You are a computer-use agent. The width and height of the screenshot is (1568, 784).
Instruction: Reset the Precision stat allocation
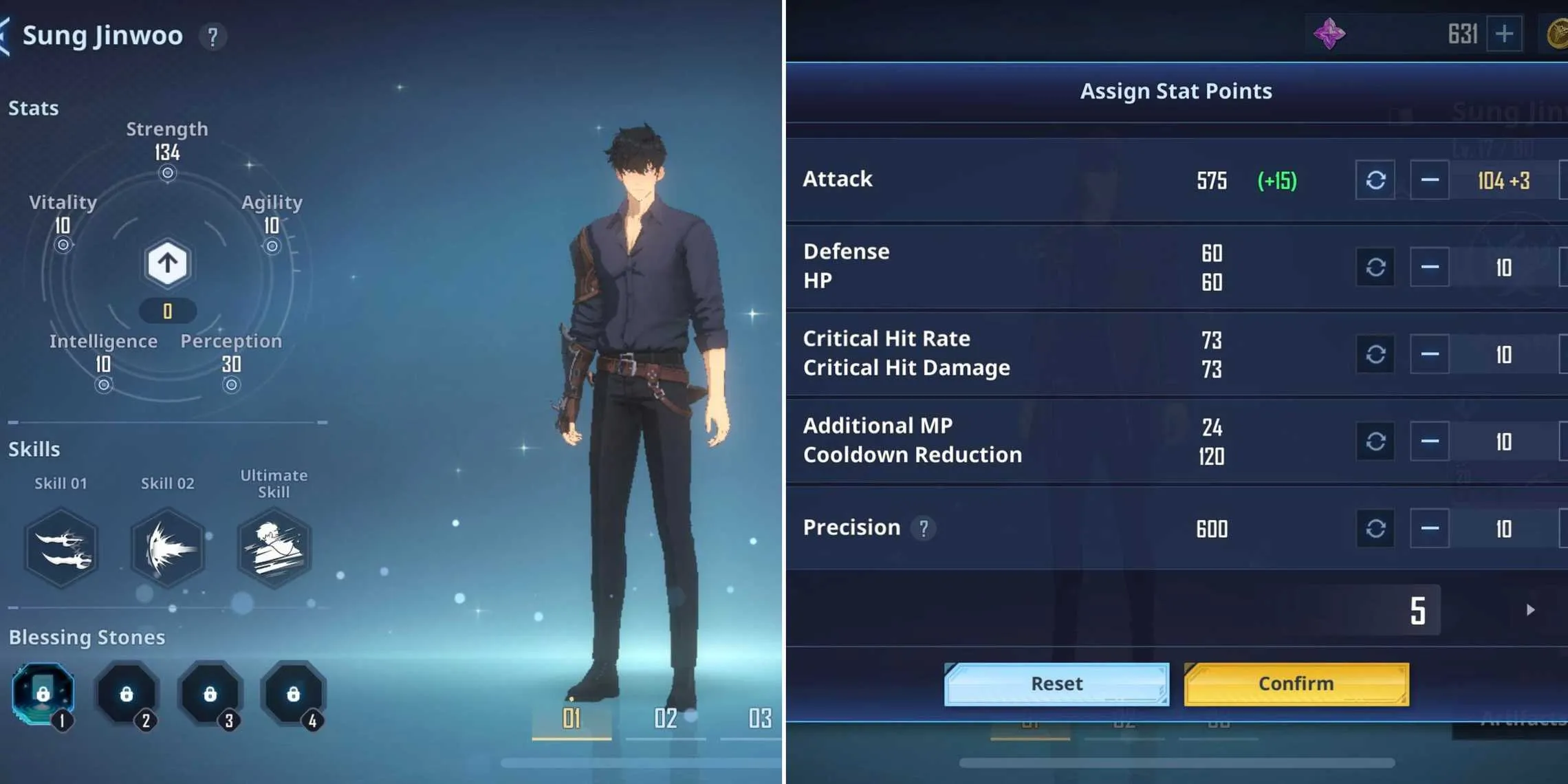coord(1375,528)
